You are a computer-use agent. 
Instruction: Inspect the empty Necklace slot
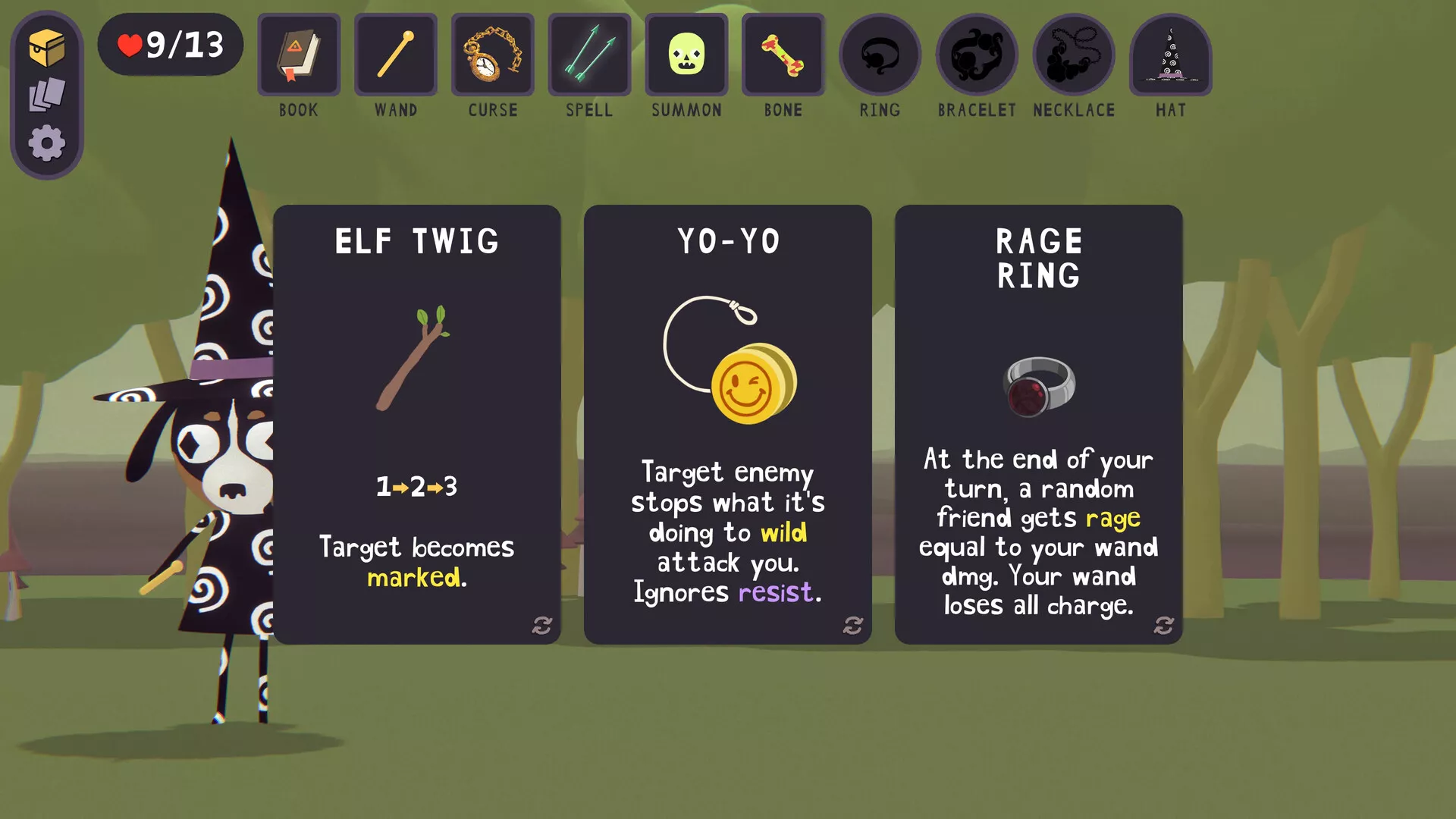click(1074, 55)
